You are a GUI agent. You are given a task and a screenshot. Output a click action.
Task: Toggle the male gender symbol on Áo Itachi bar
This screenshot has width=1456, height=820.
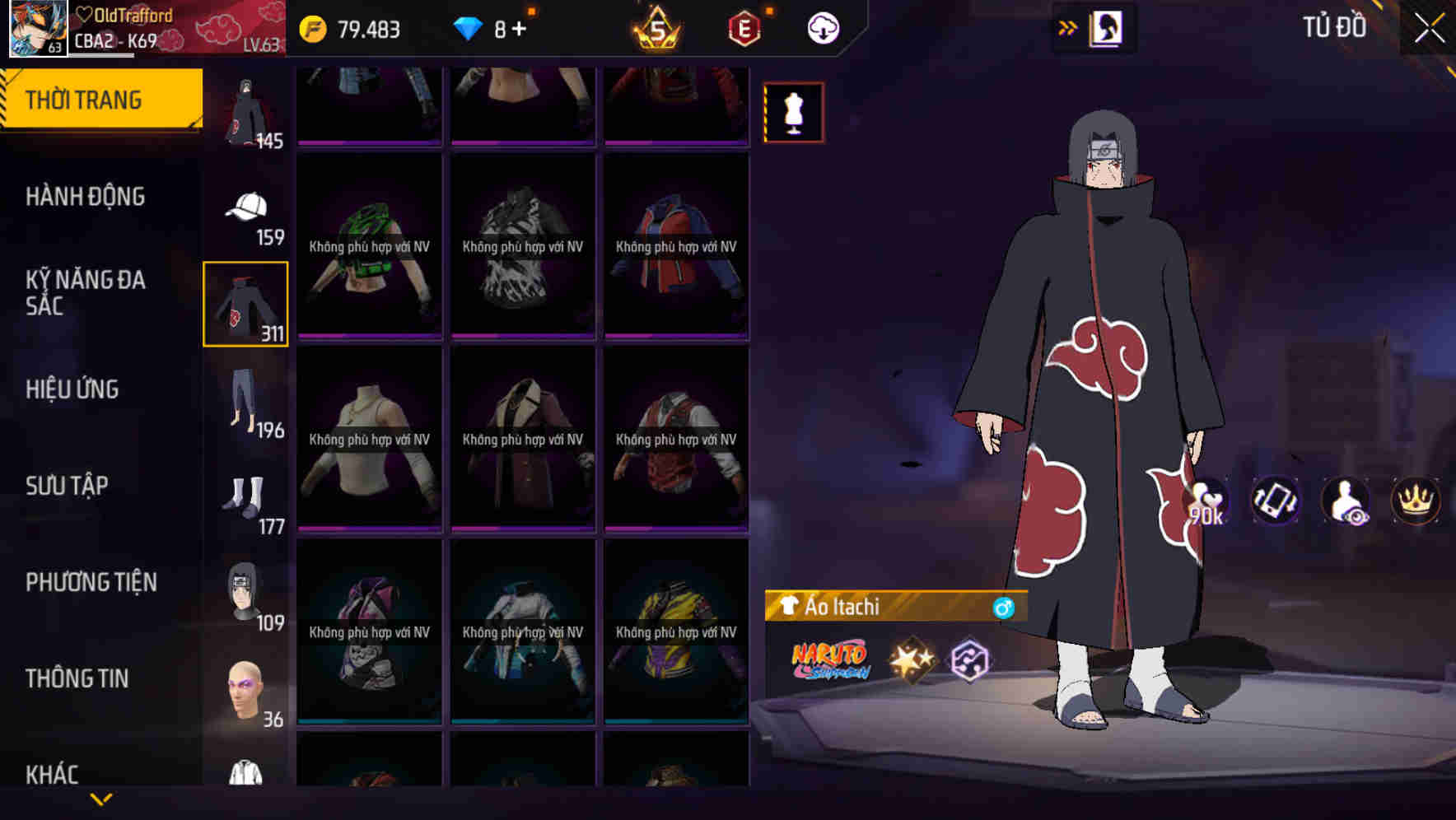click(1006, 607)
